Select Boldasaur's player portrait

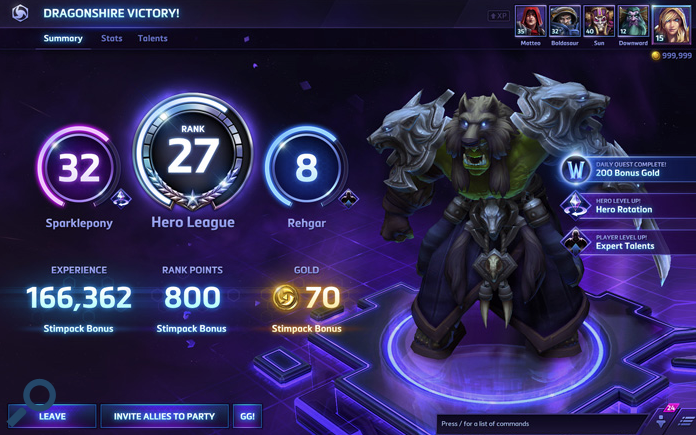pyautogui.click(x=564, y=22)
